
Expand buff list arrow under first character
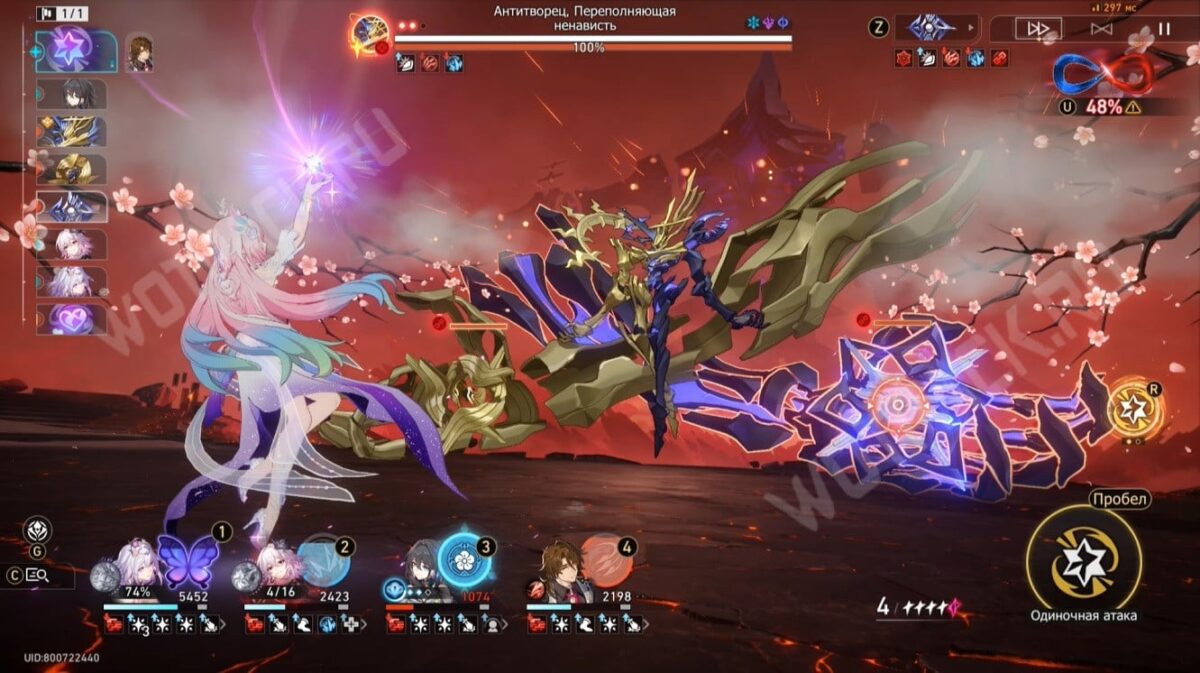pos(222,625)
